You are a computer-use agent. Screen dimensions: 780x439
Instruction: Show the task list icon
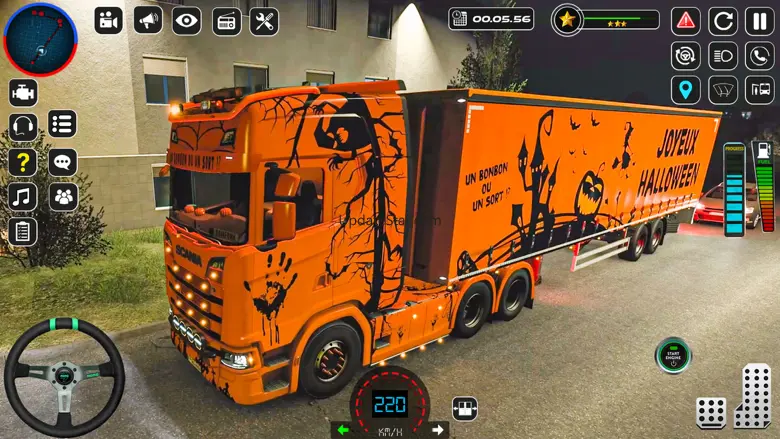(62, 124)
